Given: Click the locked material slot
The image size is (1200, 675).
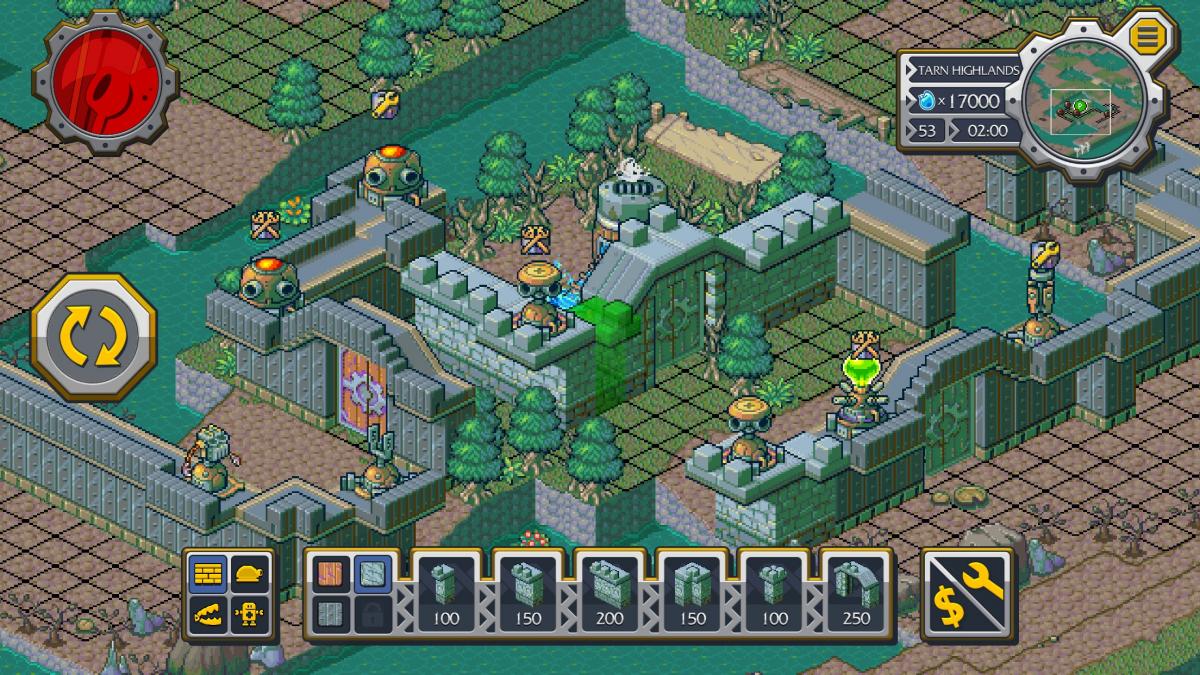Looking at the screenshot, I should click(371, 612).
